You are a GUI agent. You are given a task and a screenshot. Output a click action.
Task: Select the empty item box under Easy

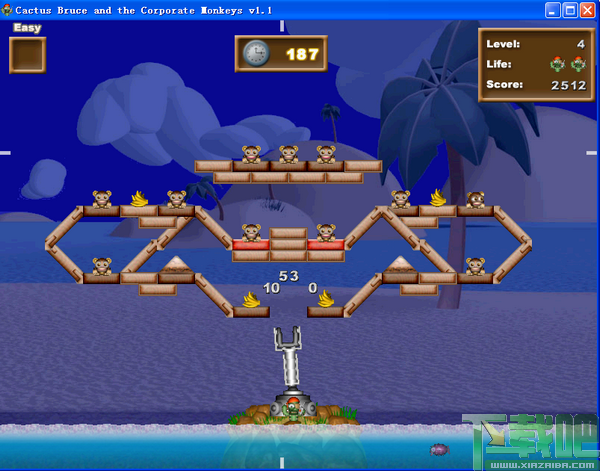[28, 55]
